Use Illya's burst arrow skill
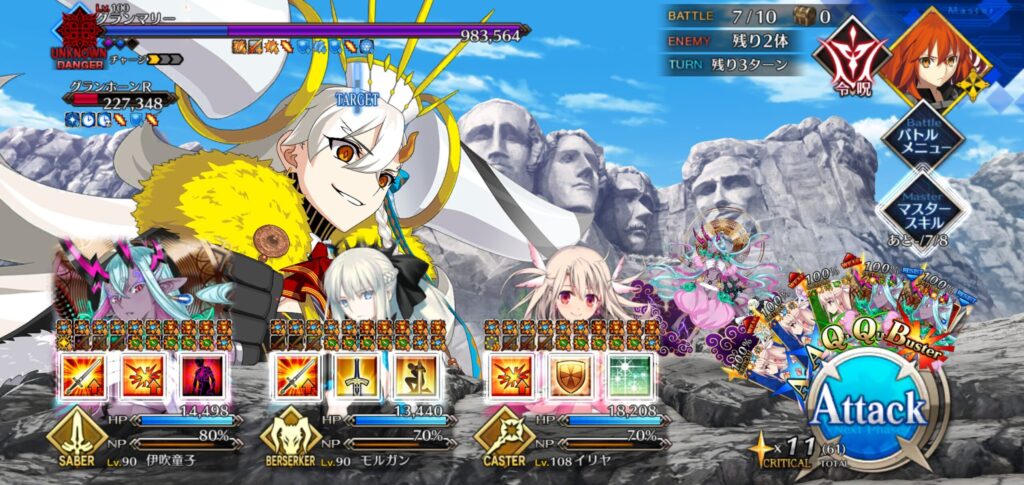 (511, 377)
